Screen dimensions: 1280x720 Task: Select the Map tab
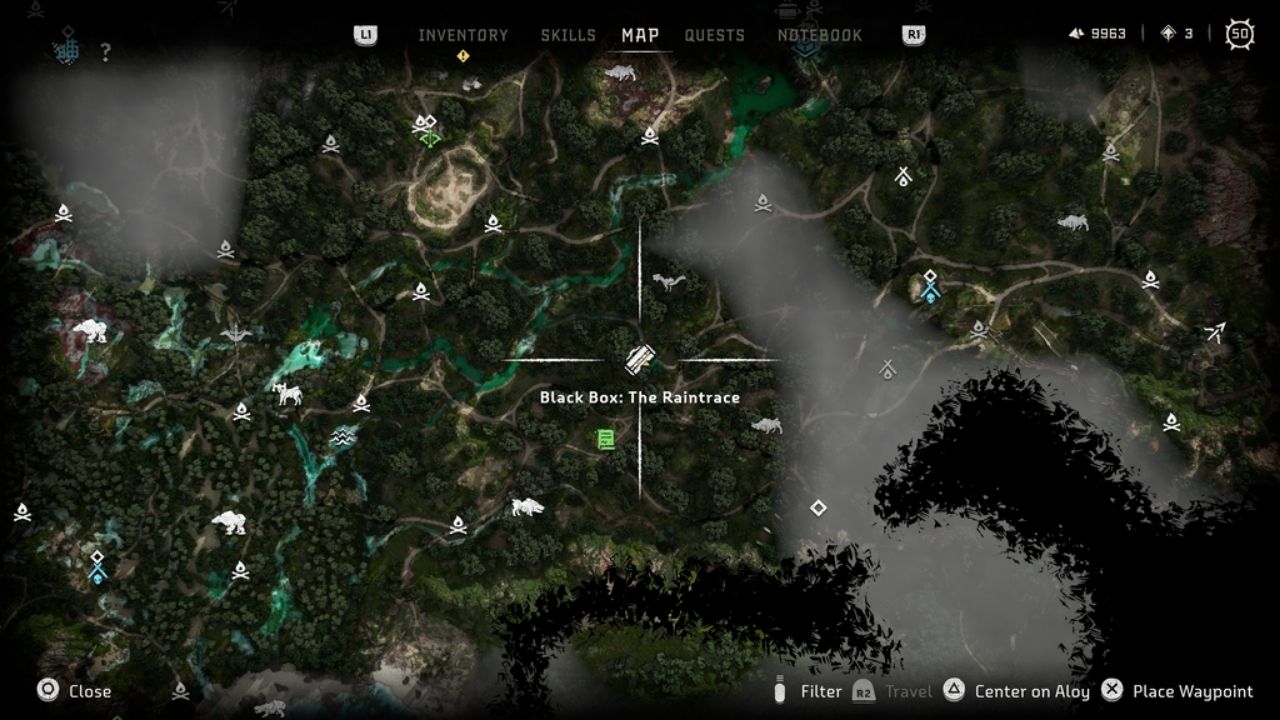(x=640, y=35)
